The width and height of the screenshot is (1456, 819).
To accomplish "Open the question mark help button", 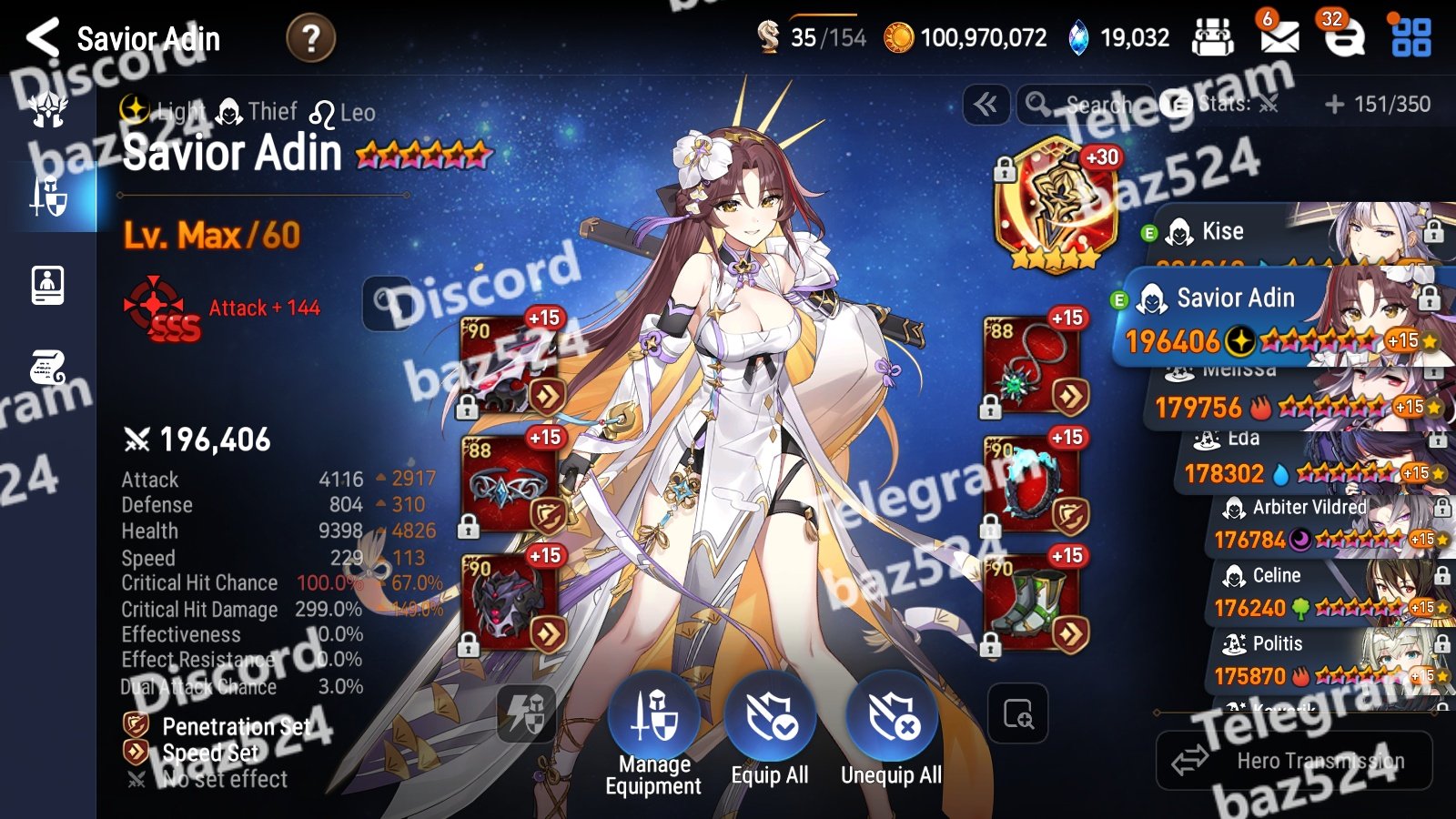I will point(310,38).
